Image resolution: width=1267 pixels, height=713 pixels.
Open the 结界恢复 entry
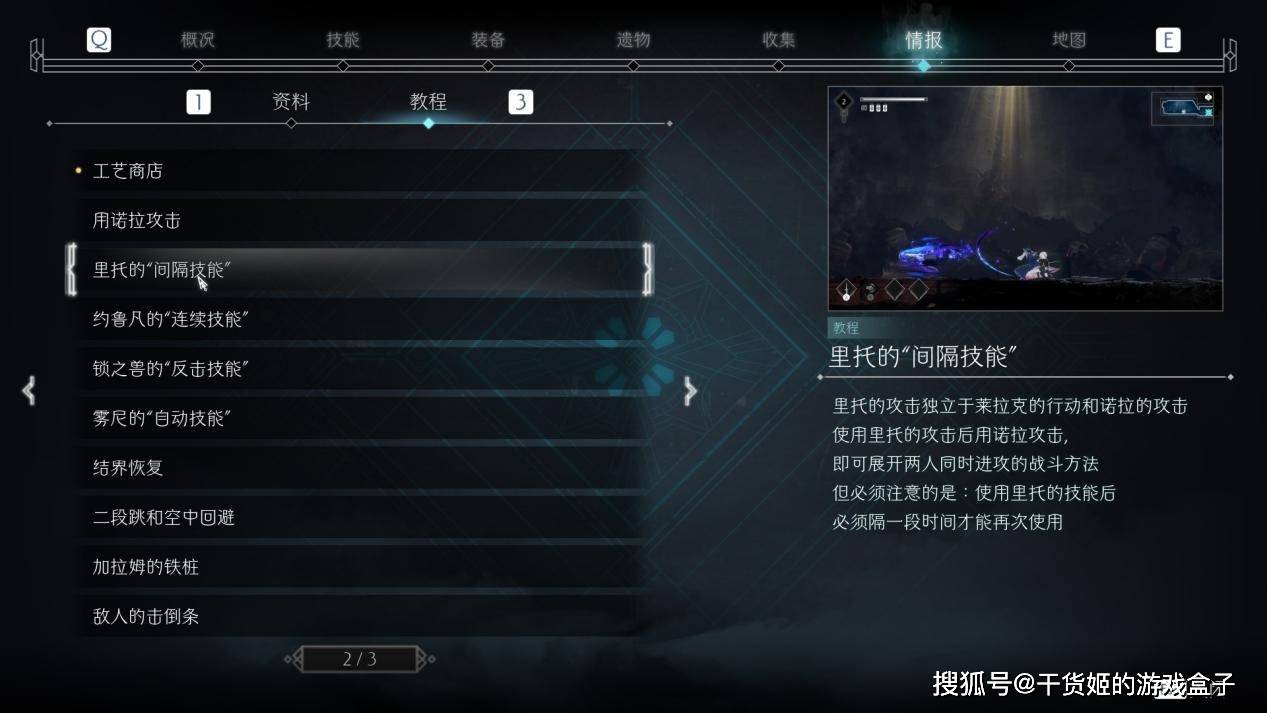click(x=360, y=468)
